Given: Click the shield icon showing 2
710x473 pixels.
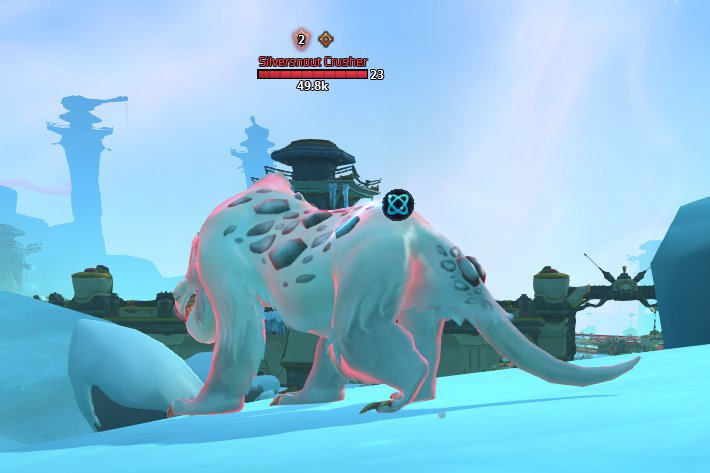Looking at the screenshot, I should (300, 40).
